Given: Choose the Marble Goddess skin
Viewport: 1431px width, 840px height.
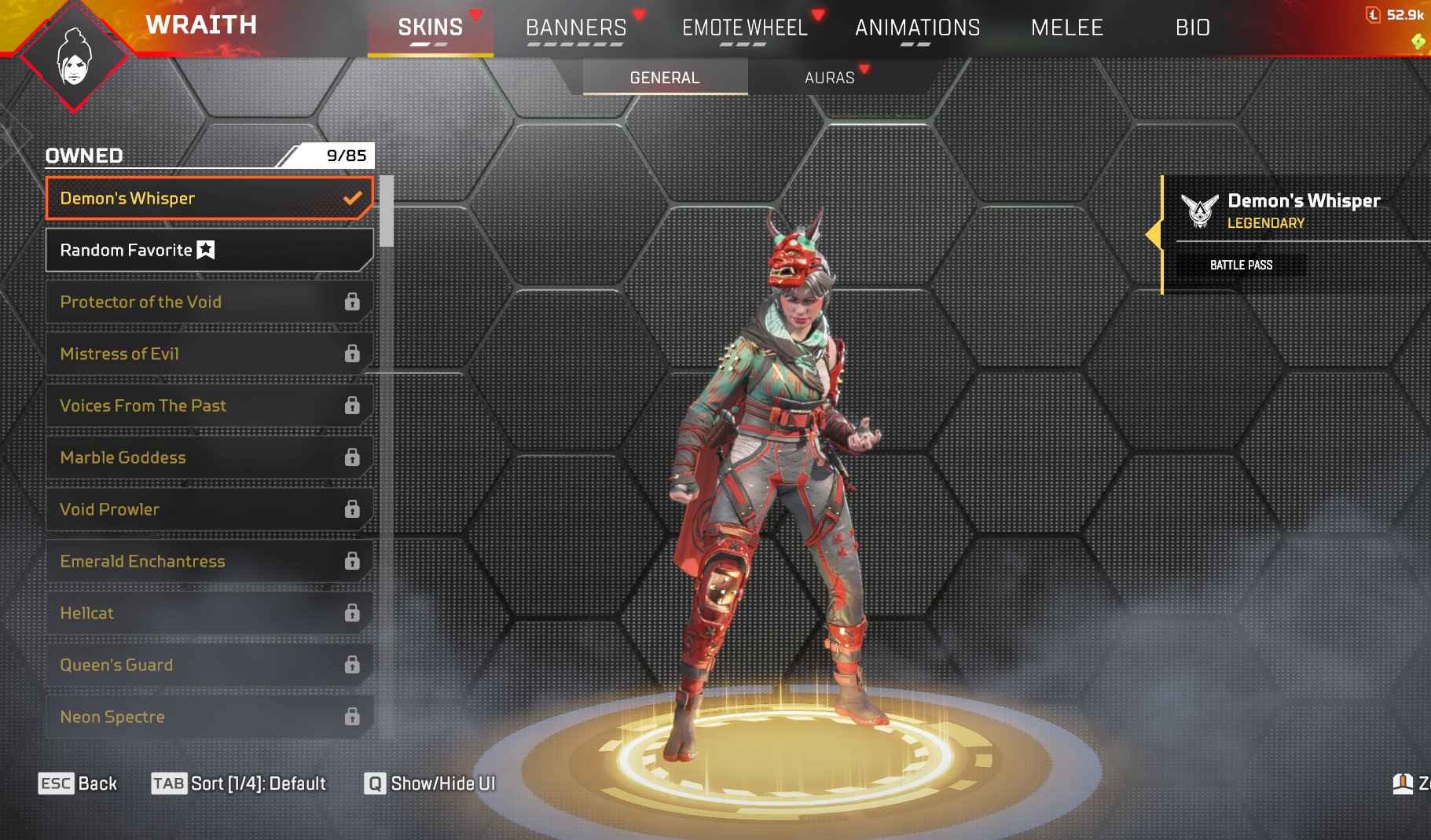Looking at the screenshot, I should coord(208,457).
